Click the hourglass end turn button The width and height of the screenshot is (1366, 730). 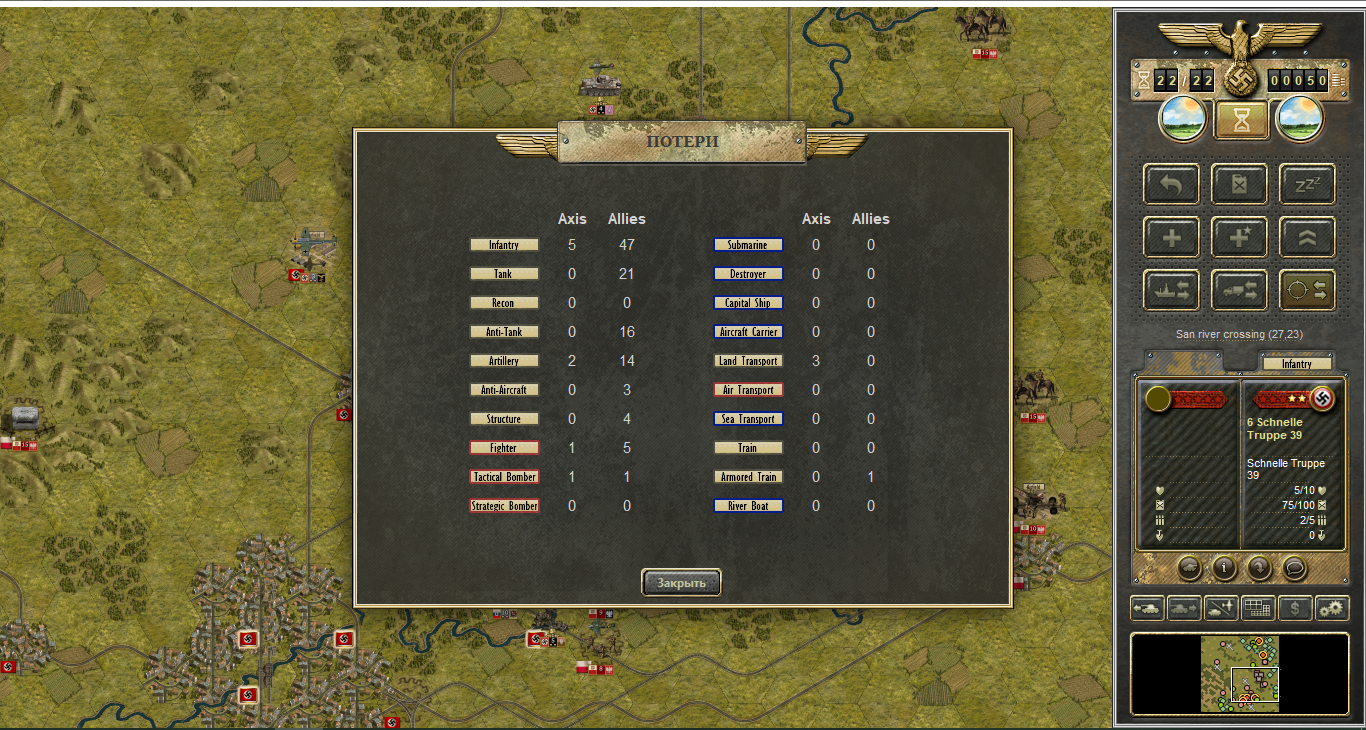1241,121
